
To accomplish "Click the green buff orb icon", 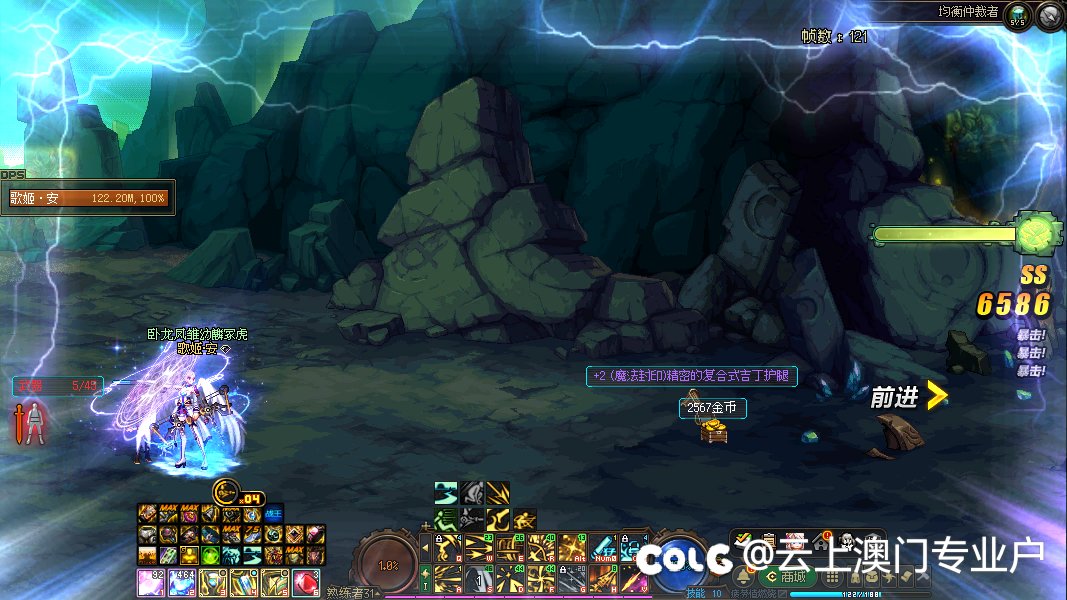I will point(210,555).
